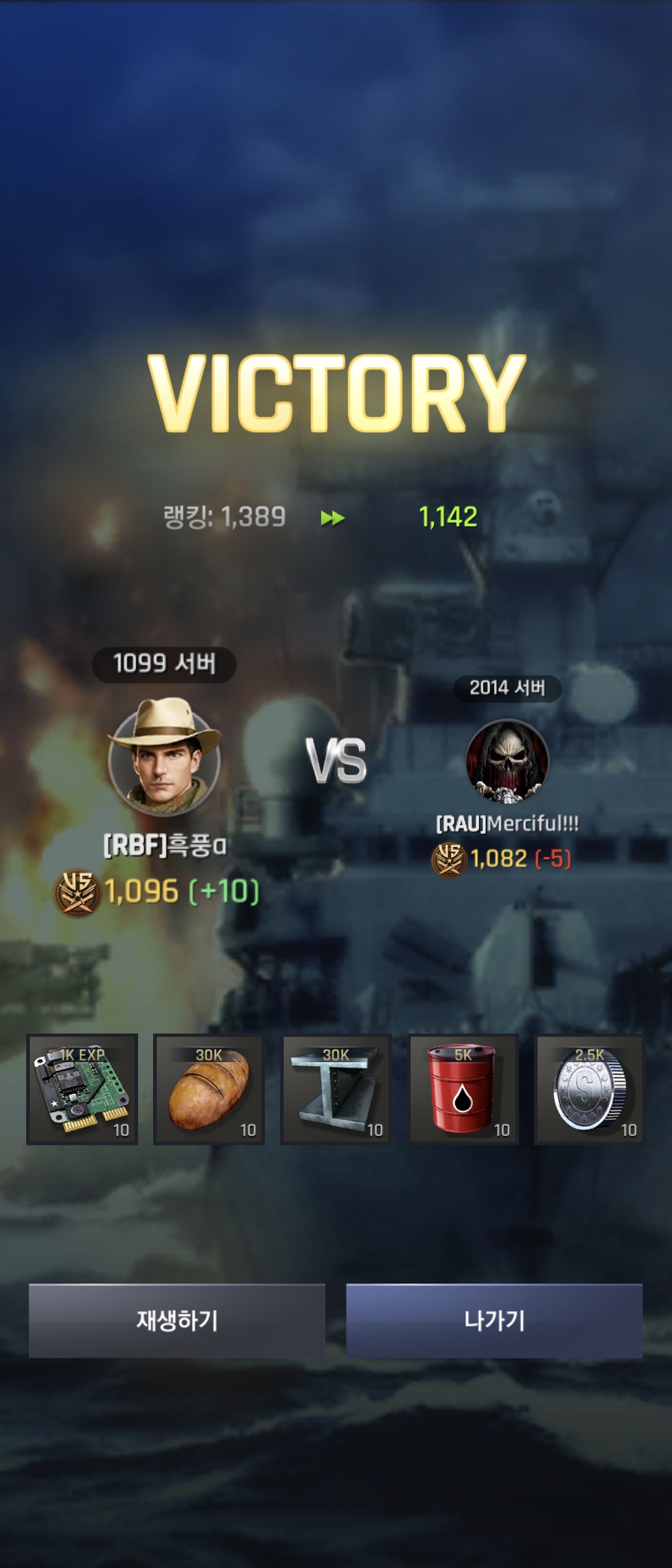Viewport: 672px width, 1568px height.
Task: Inspect the 30K bread food reward
Action: tap(209, 1089)
